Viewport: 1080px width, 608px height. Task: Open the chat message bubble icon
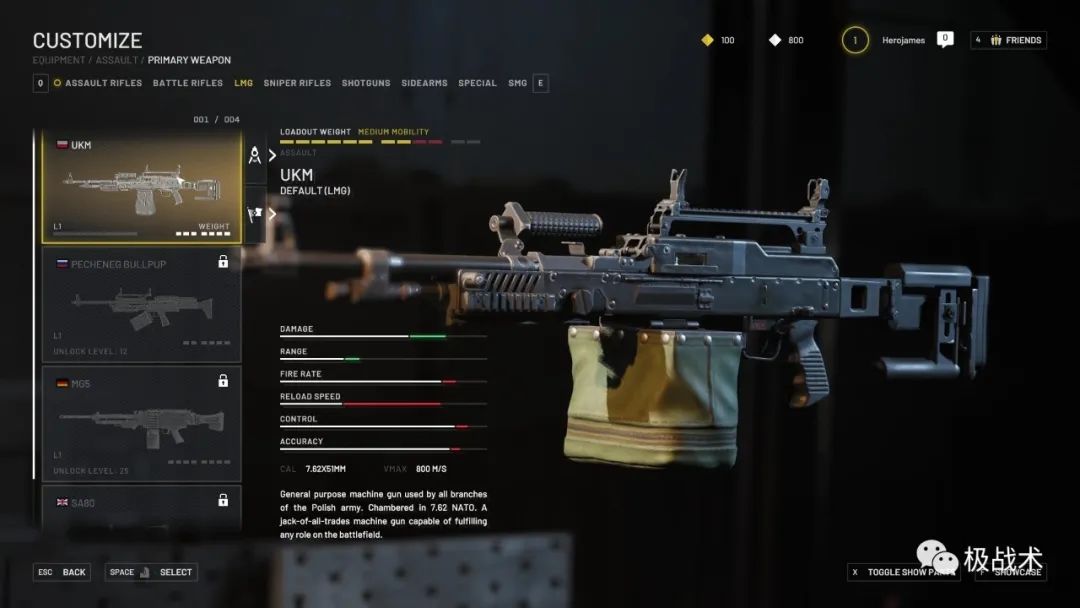pos(945,40)
